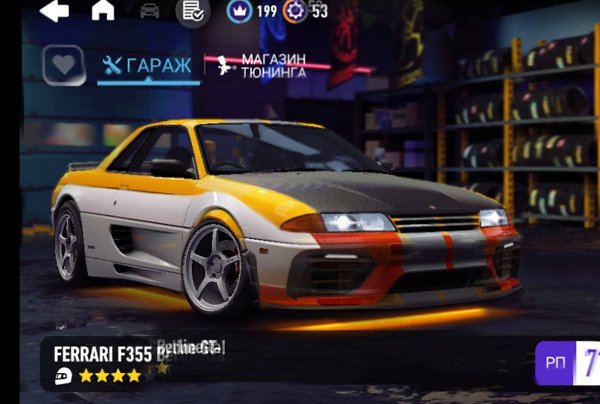This screenshot has height=404, width=600.
Task: Go back with the arrow button
Action: 54,11
